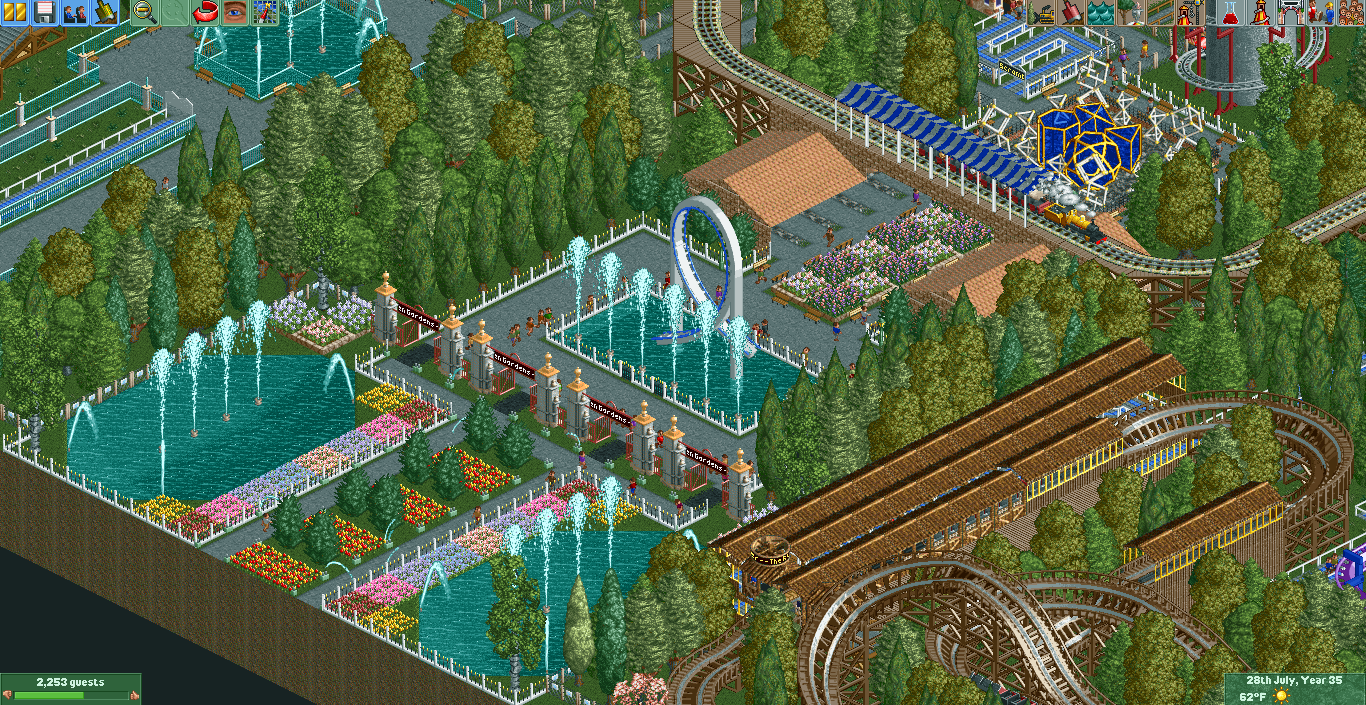This screenshot has height=705, width=1366.
Task: Build a new ride with the crane icon
Action: (x=1188, y=12)
